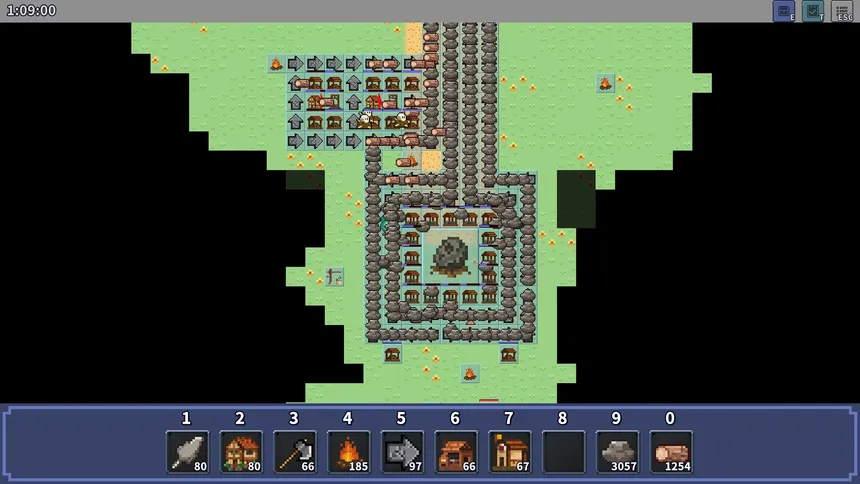The height and width of the screenshot is (484, 860).
Task: Choose the wooden hut in slot 6
Action: 456,452
